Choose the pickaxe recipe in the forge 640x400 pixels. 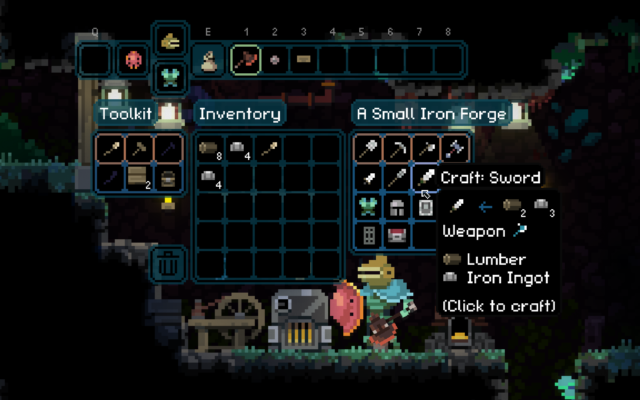[397, 148]
